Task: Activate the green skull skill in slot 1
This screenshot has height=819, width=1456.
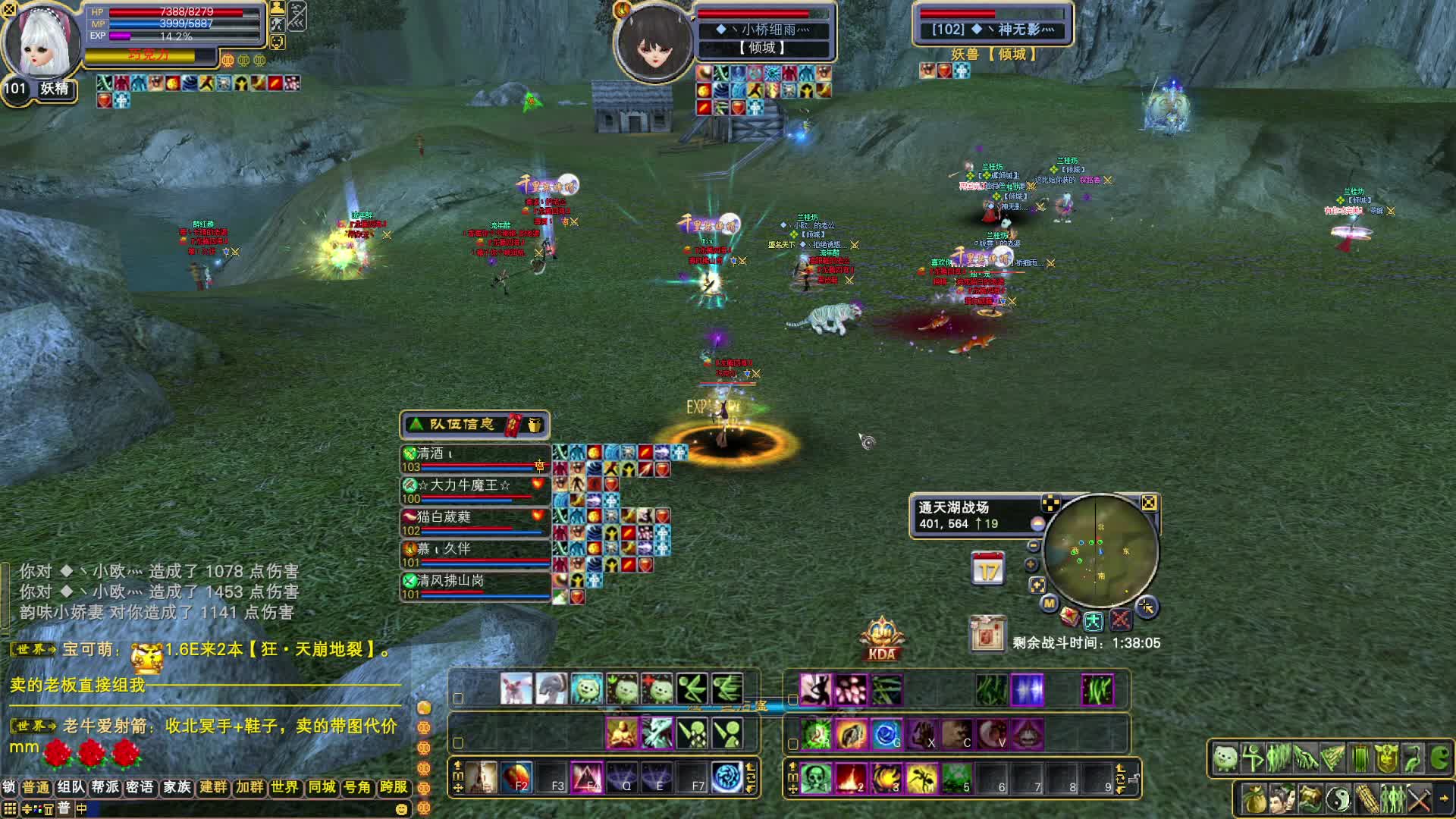Action: (815, 778)
